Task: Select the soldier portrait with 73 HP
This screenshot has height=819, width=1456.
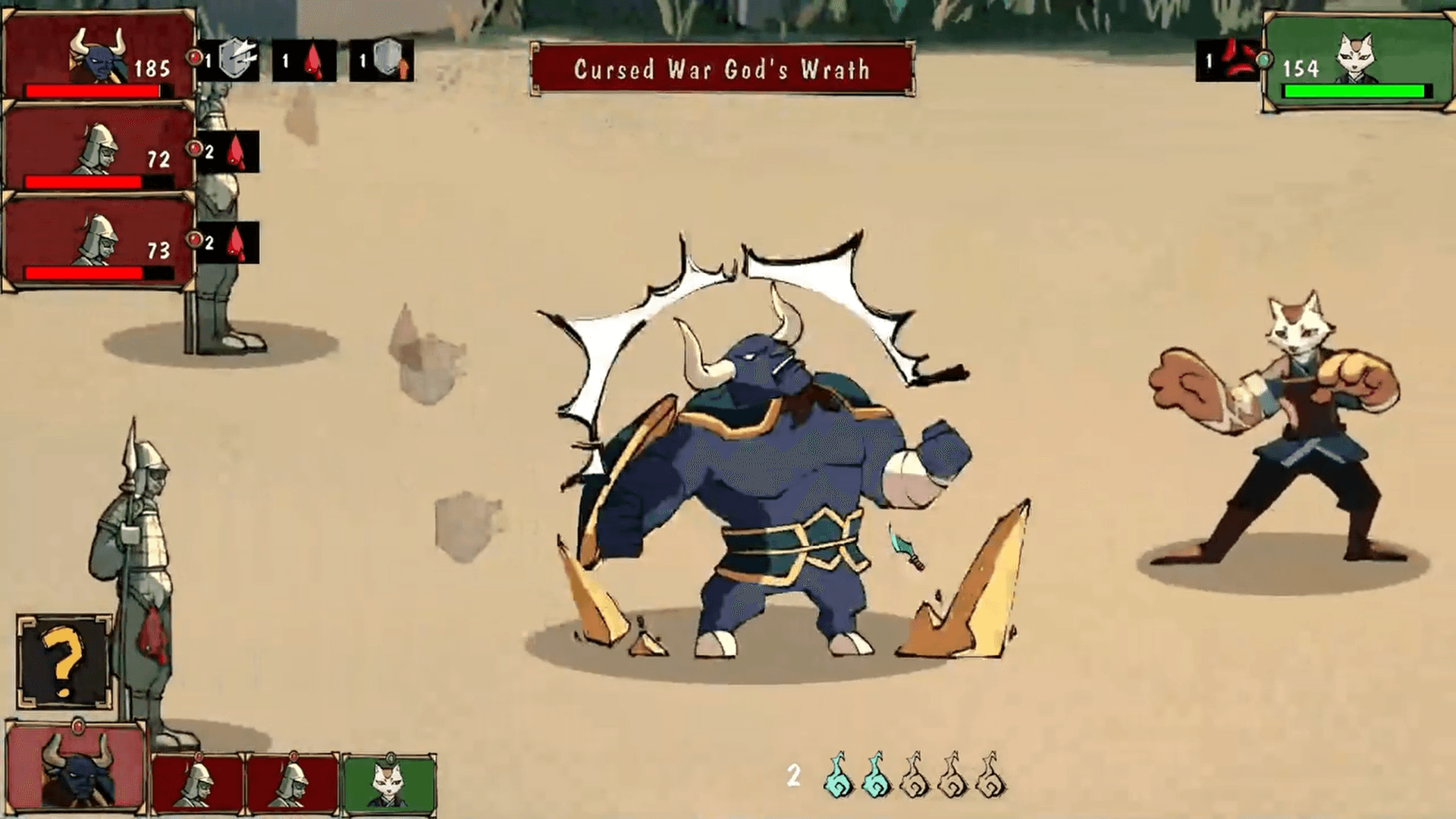Action: click(99, 240)
